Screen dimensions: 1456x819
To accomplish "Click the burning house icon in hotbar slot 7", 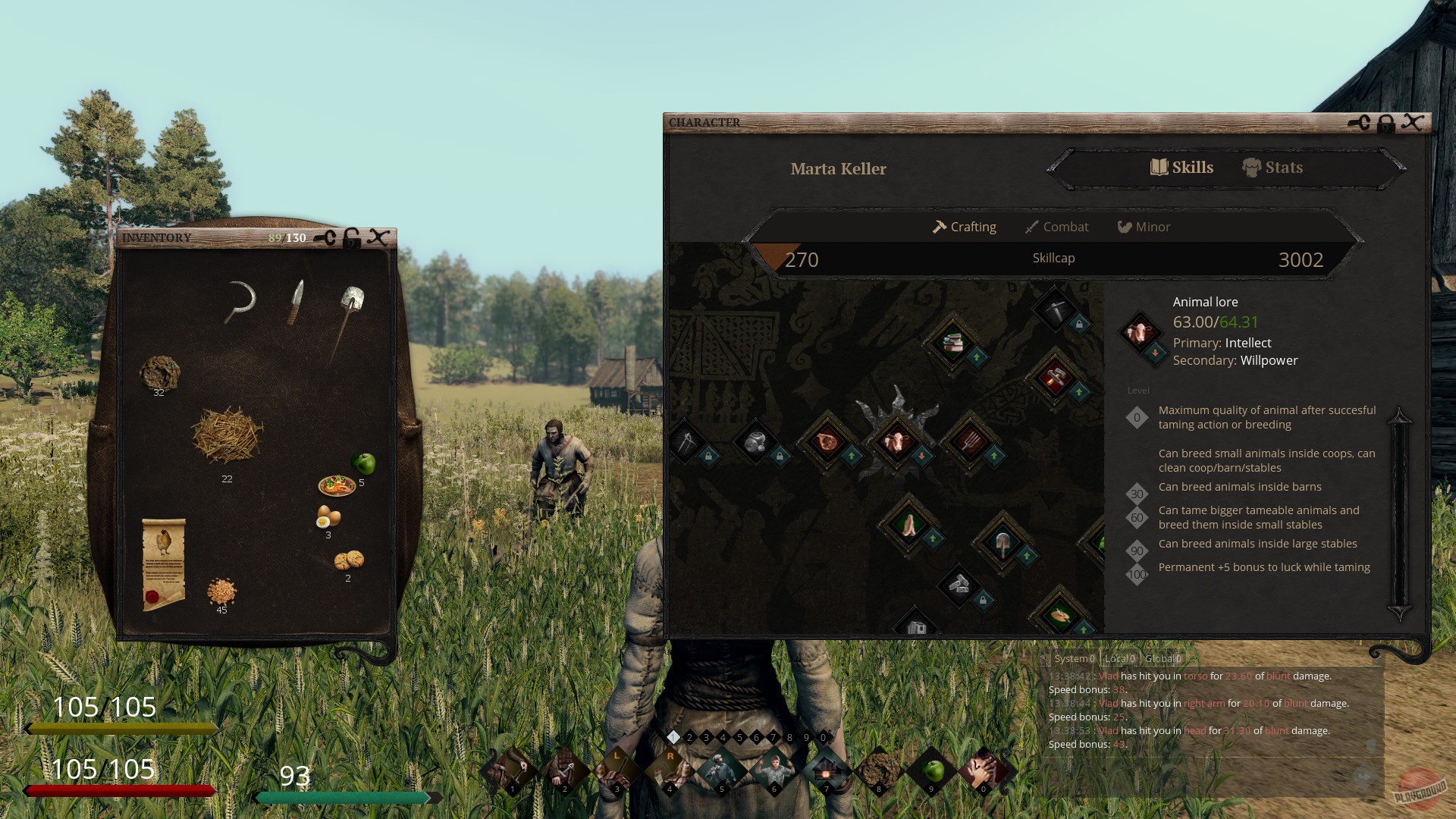I will tap(827, 768).
